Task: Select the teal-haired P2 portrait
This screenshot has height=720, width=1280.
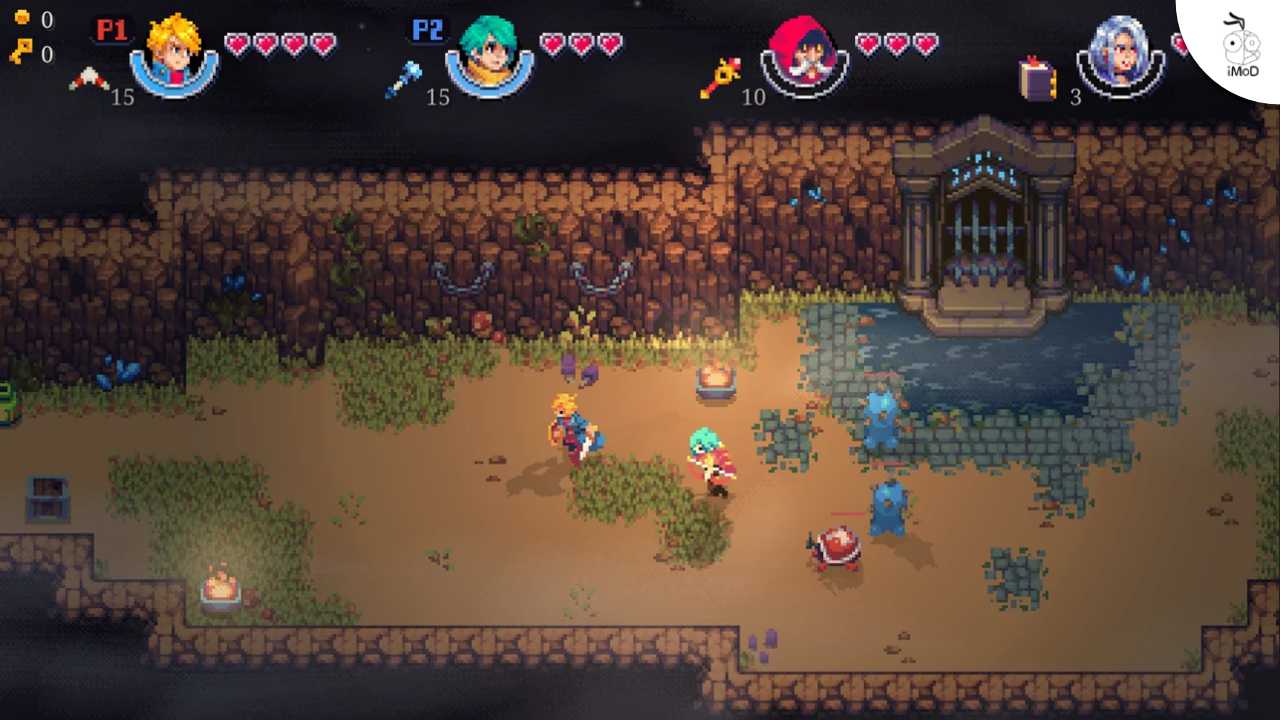Action: 489,52
